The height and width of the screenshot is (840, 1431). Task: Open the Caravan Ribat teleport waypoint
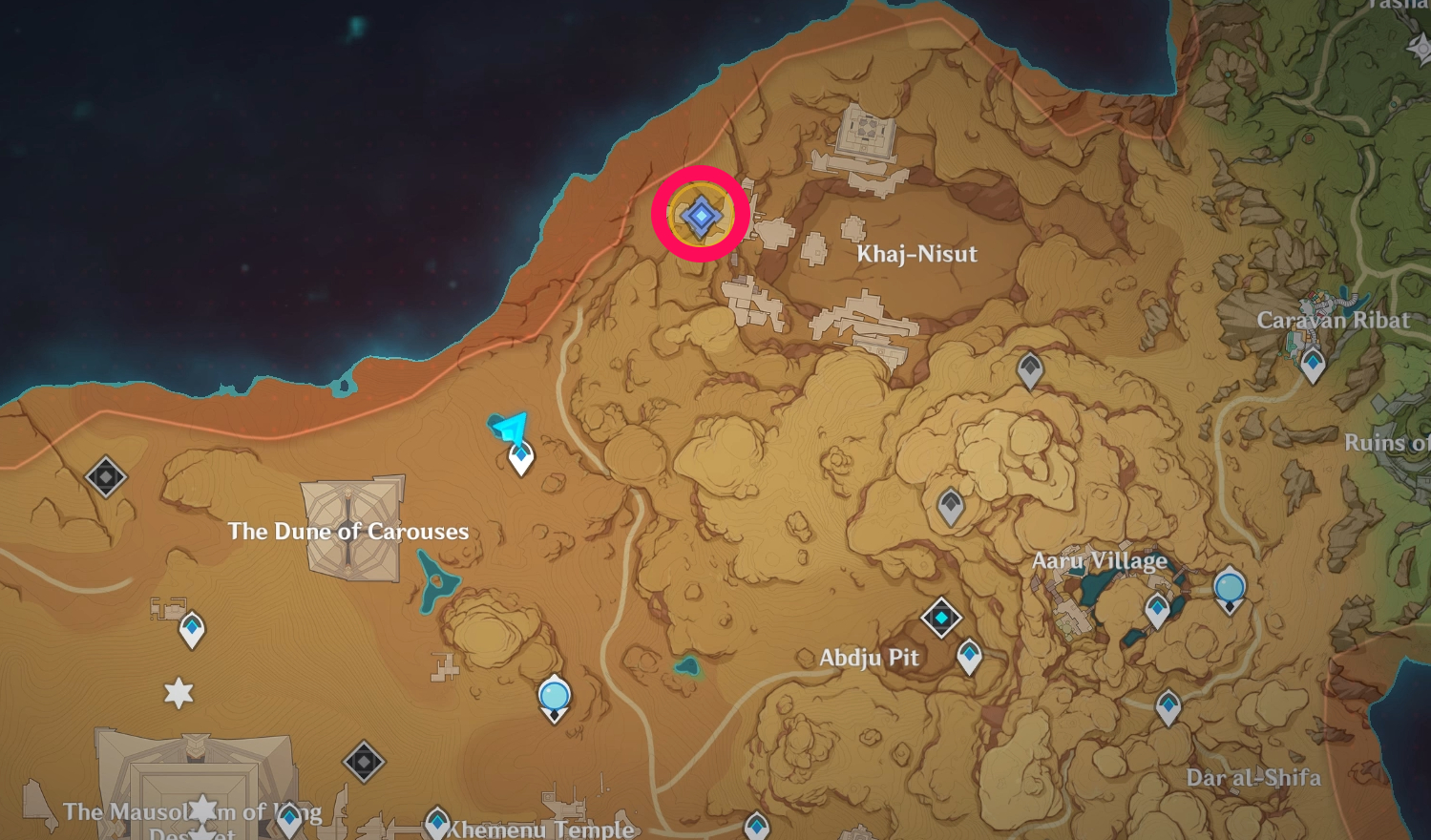tap(1314, 364)
